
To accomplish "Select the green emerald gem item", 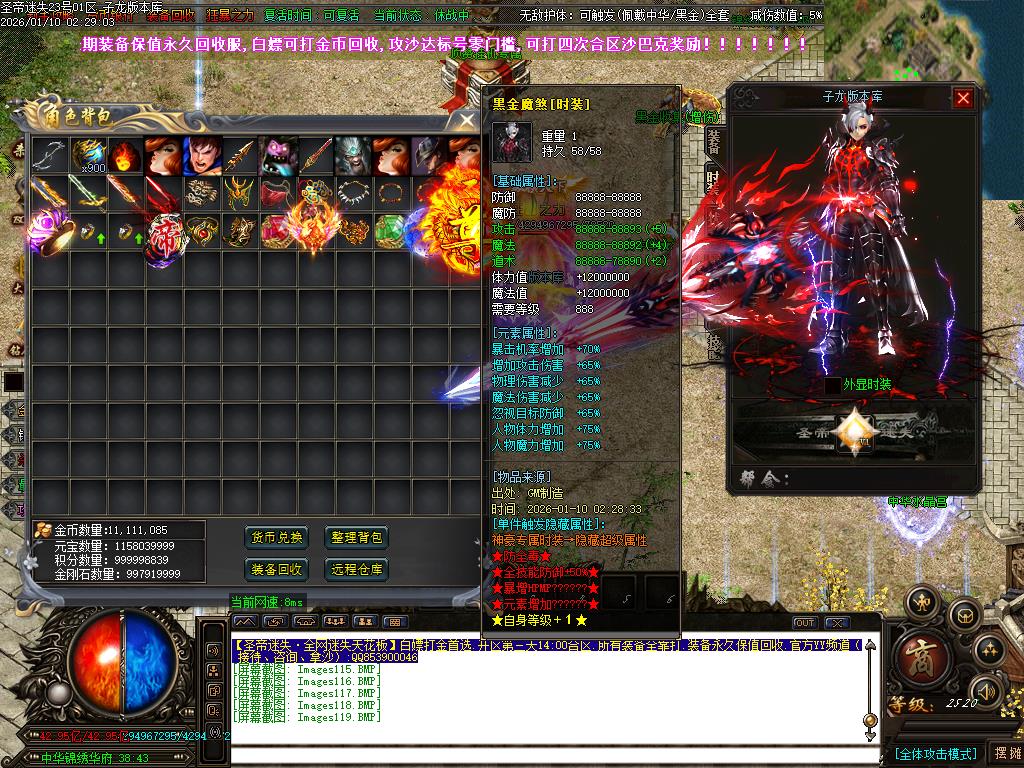I will [389, 230].
